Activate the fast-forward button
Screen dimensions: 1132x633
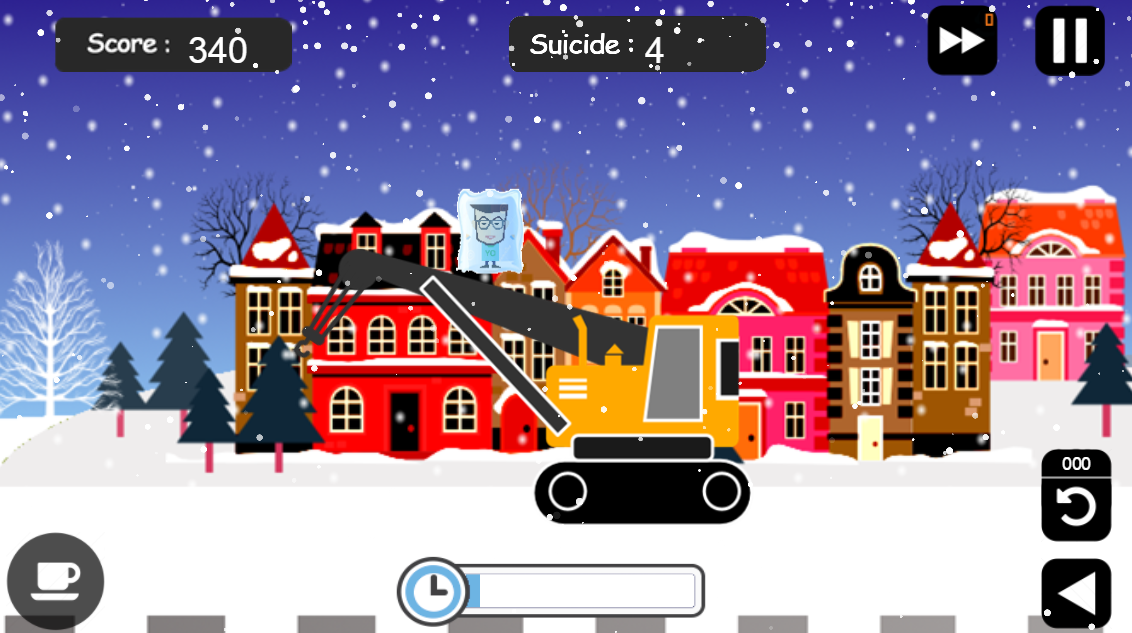click(961, 41)
